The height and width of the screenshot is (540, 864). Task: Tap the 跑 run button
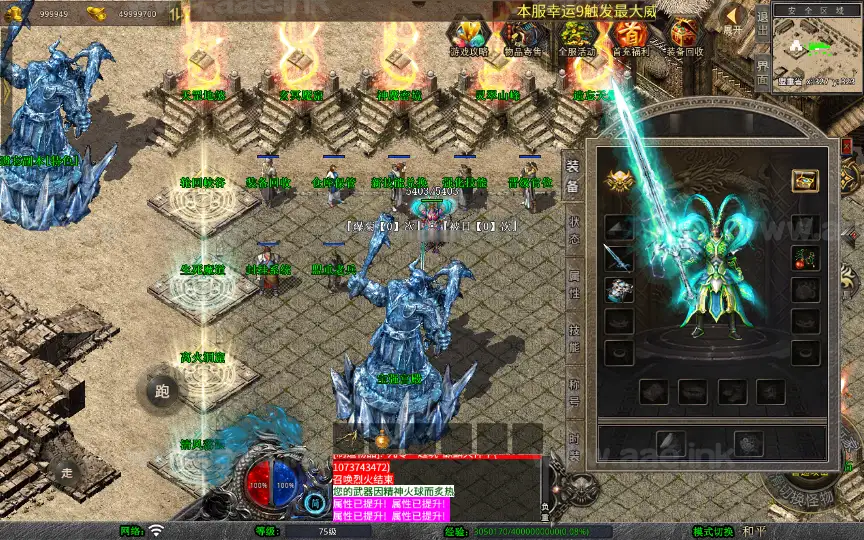click(x=162, y=392)
